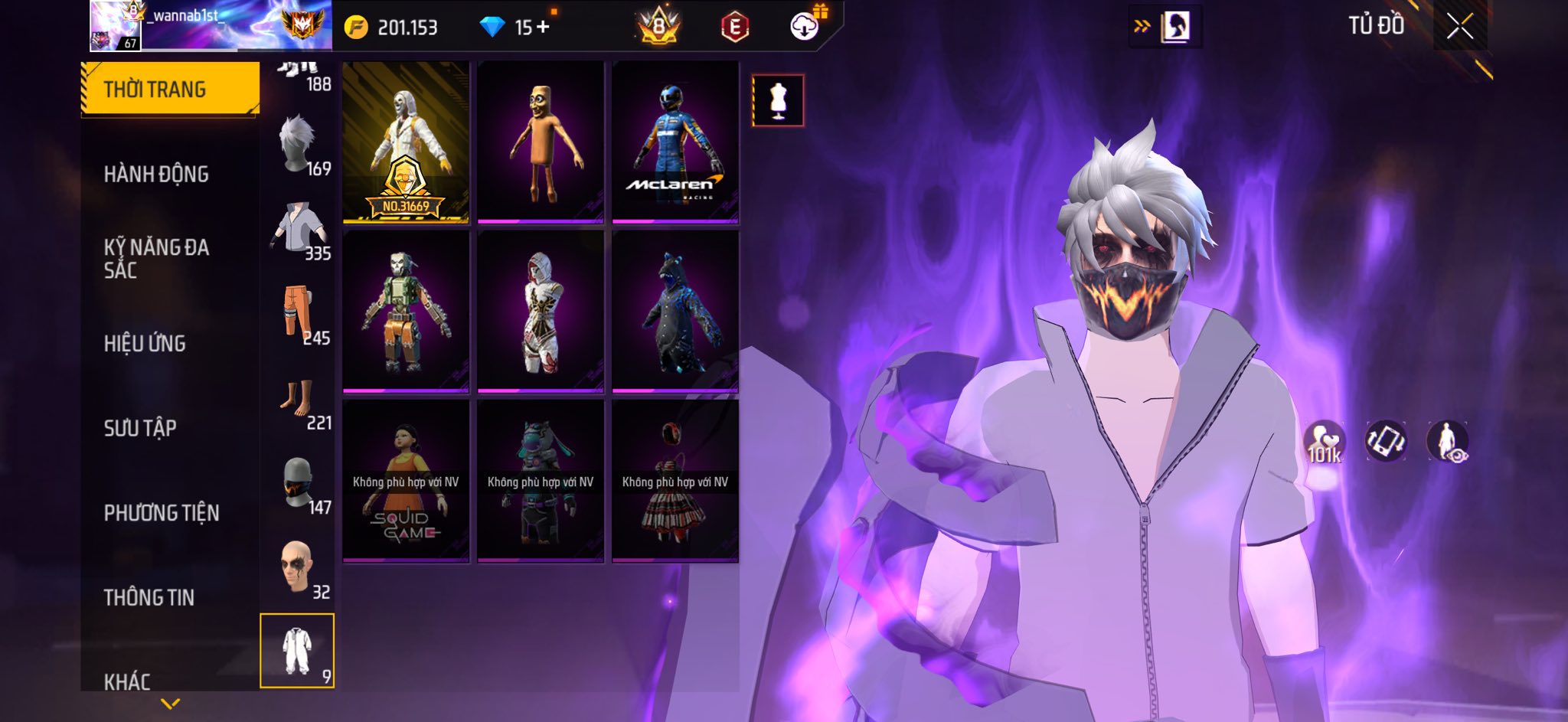
Task: Switch to PHƯƠNG TIỆN tab
Action: point(162,512)
